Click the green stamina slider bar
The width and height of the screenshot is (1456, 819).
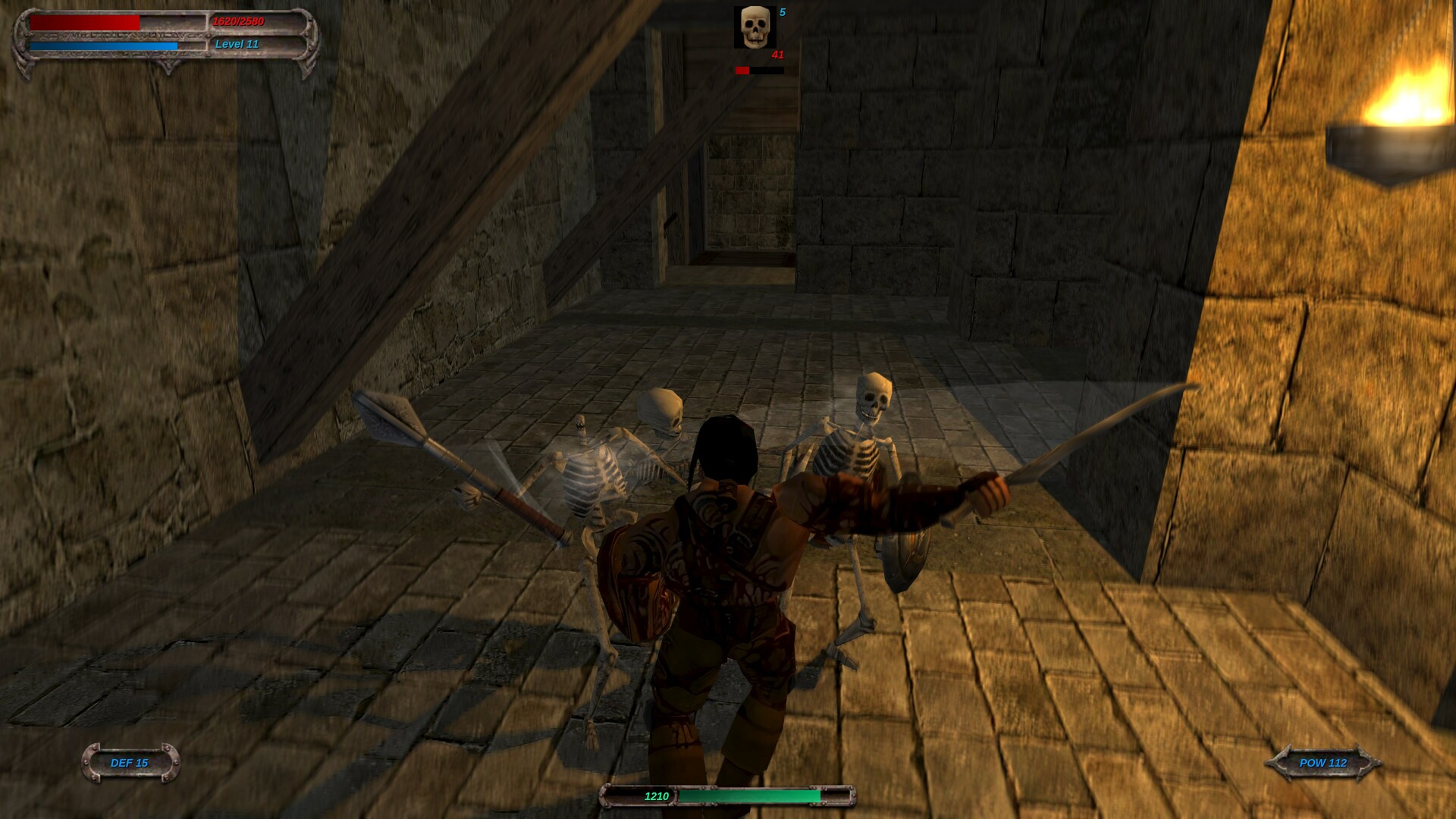tap(751, 797)
